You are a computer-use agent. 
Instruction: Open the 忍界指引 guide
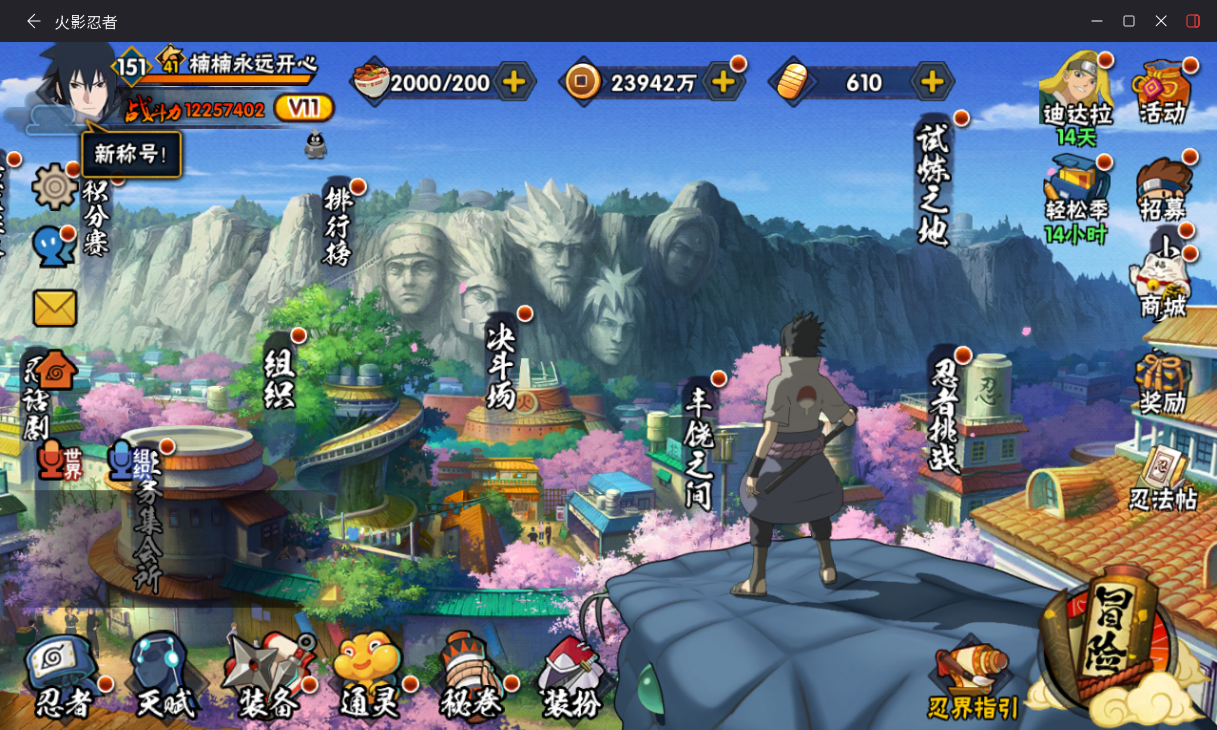973,682
